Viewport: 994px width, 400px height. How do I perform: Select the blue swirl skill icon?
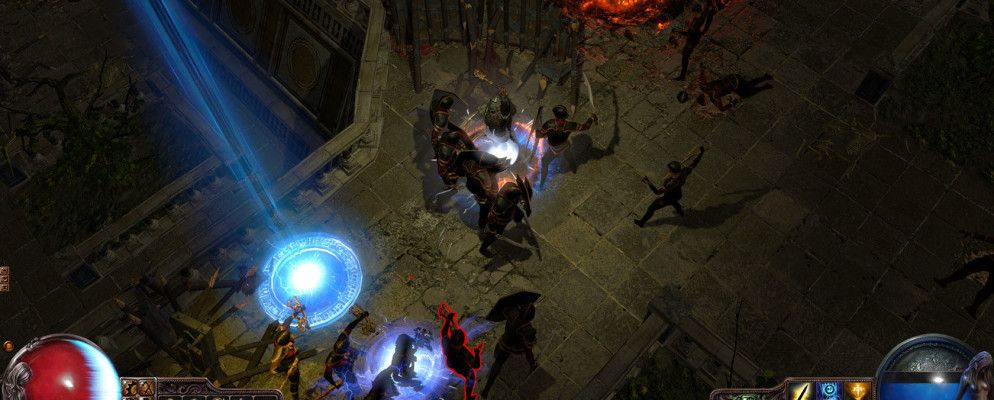tap(829, 391)
